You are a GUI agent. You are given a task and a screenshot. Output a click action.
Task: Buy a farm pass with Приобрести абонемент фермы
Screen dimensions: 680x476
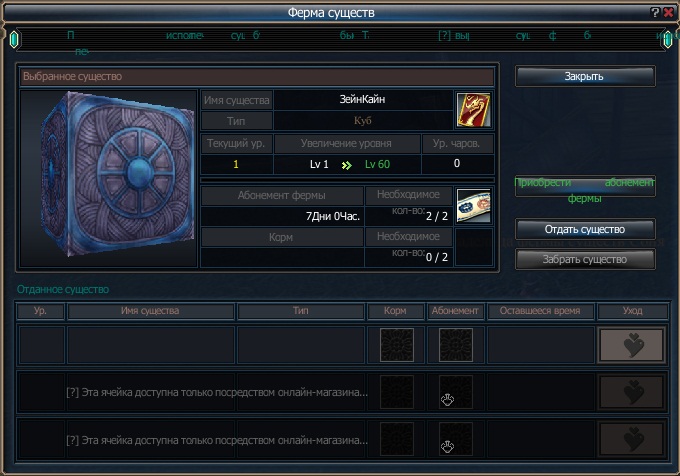(x=585, y=187)
